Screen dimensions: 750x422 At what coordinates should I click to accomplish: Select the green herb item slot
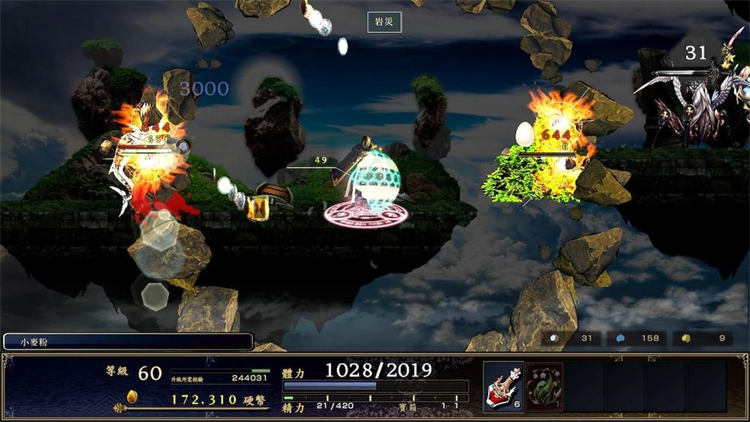[x=546, y=387]
